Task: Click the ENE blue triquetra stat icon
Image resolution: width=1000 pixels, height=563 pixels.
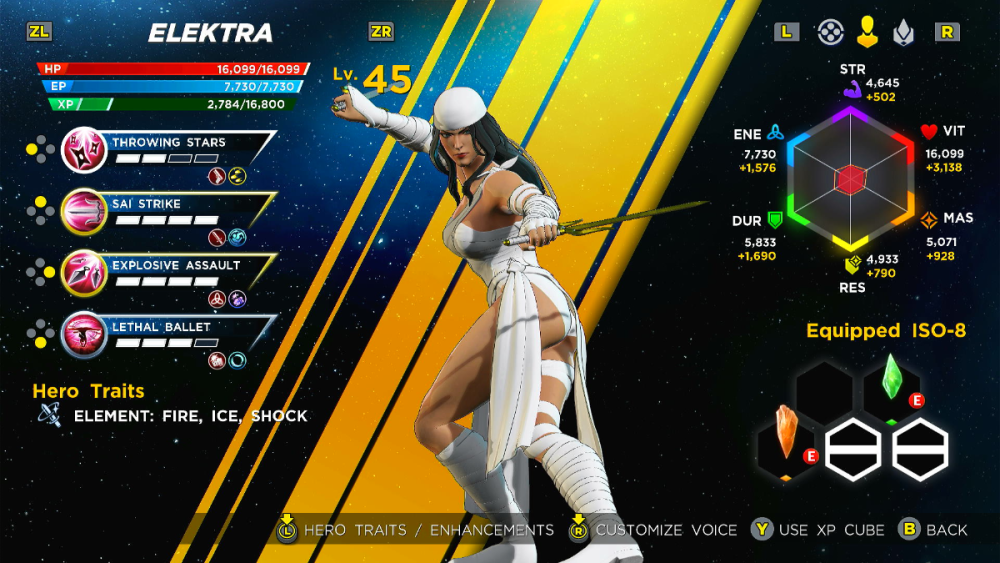Action: (776, 133)
